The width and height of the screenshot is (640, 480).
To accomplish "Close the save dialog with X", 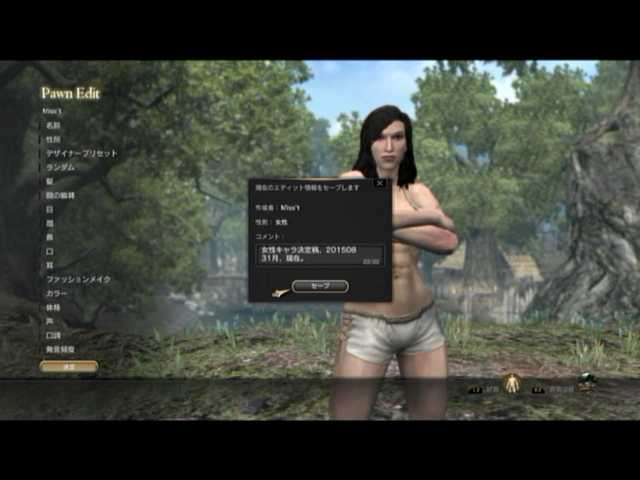I will pos(379,183).
